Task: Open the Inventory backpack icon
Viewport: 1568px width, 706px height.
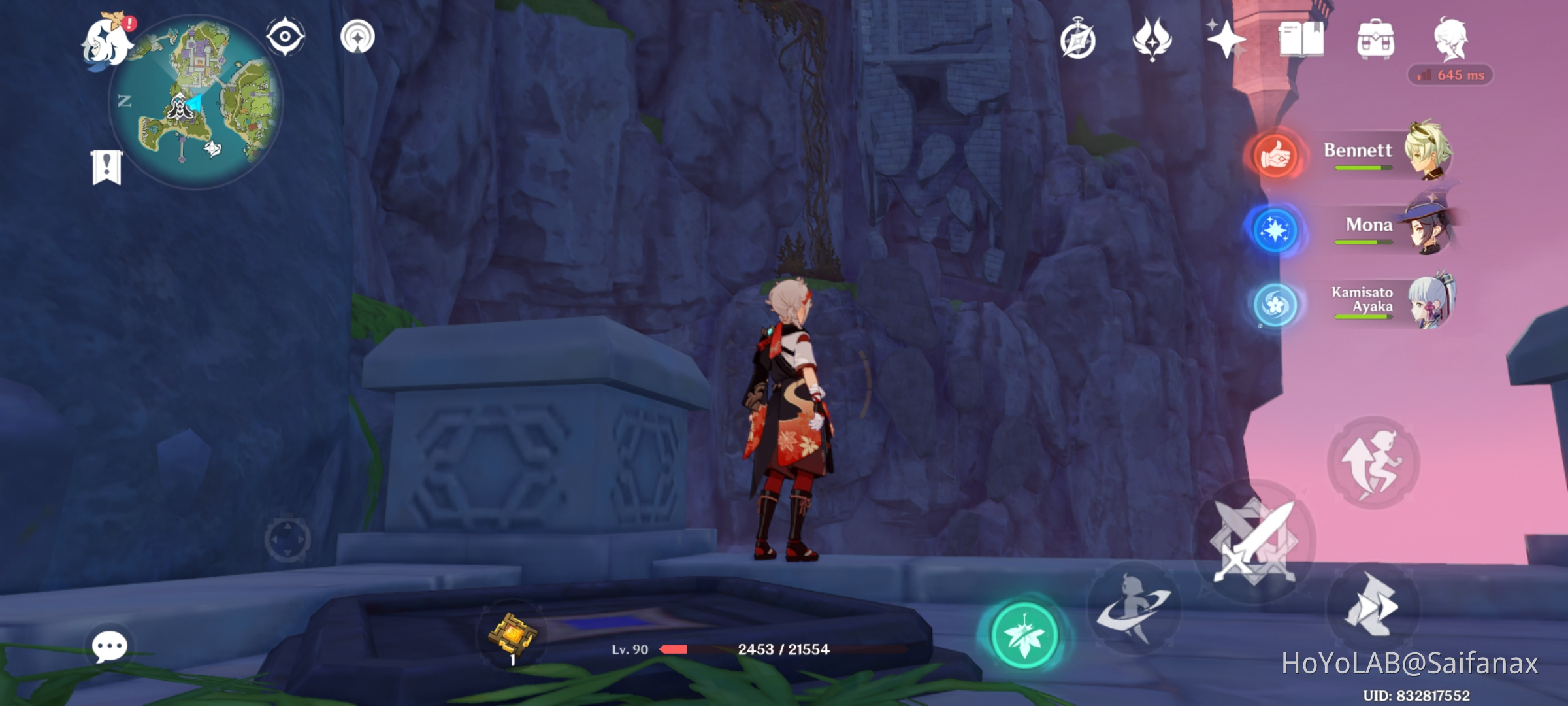Action: tap(1377, 41)
